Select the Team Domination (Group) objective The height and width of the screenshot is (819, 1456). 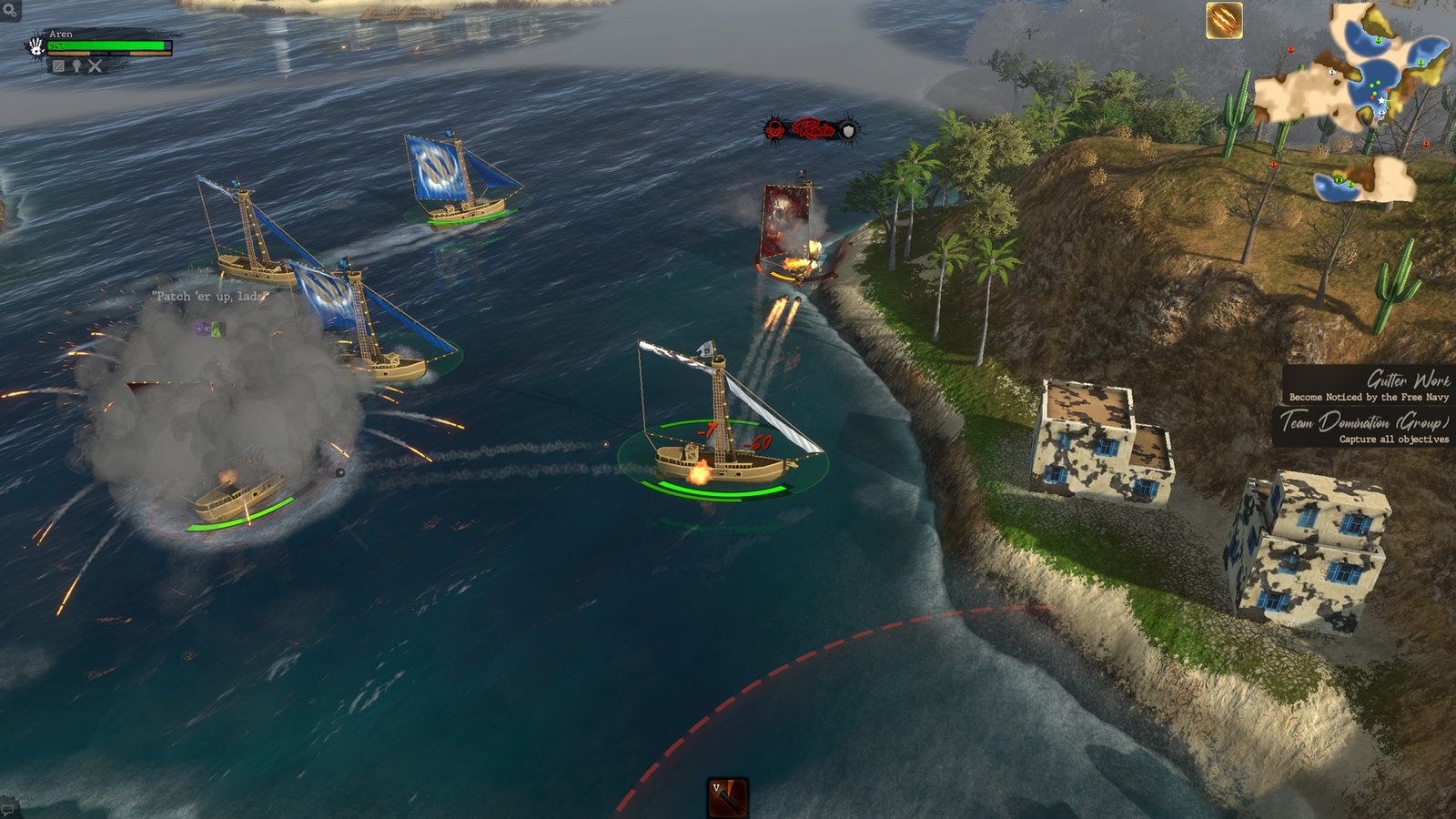click(1363, 428)
